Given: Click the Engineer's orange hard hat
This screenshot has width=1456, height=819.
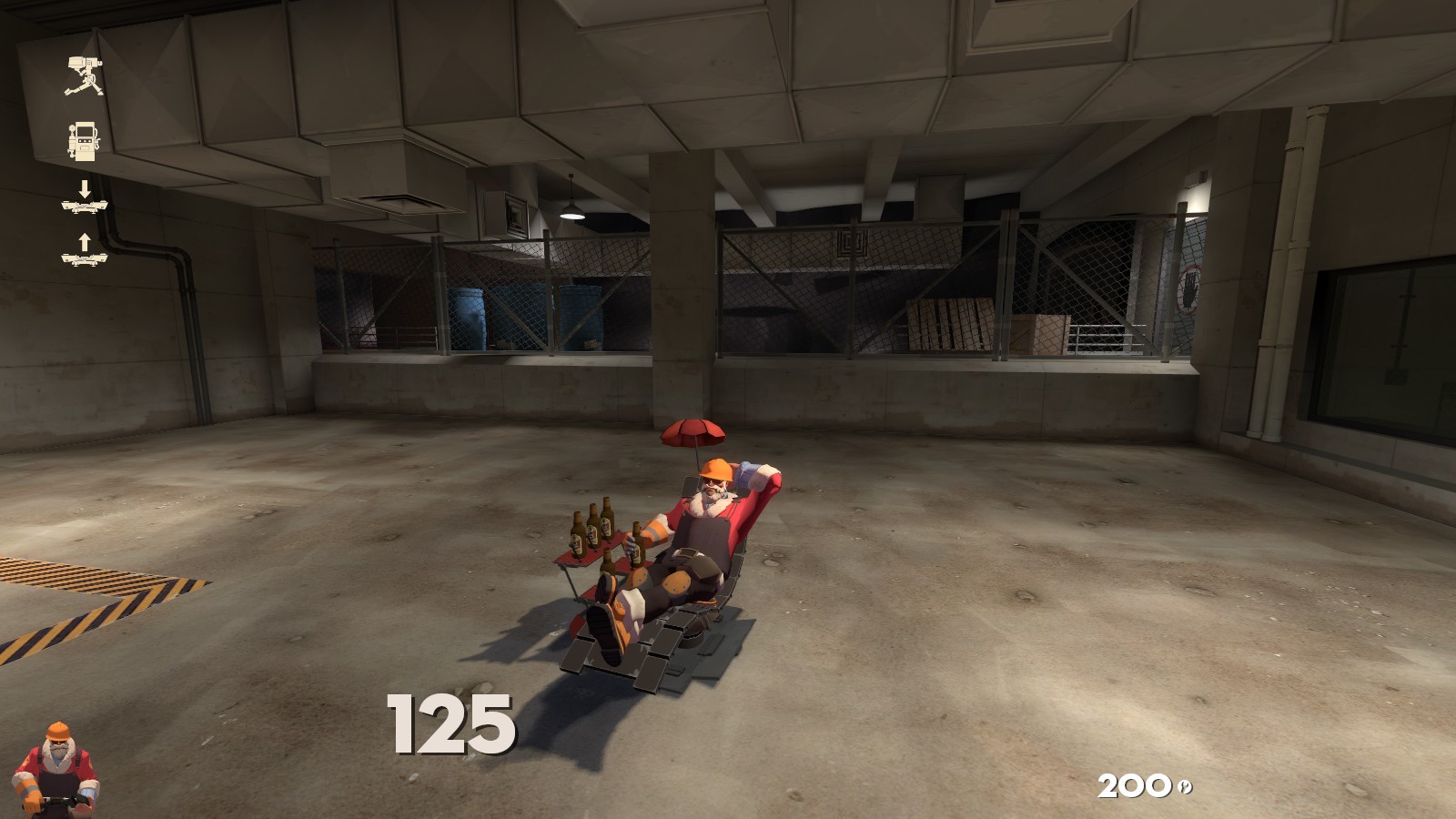Looking at the screenshot, I should [718, 469].
